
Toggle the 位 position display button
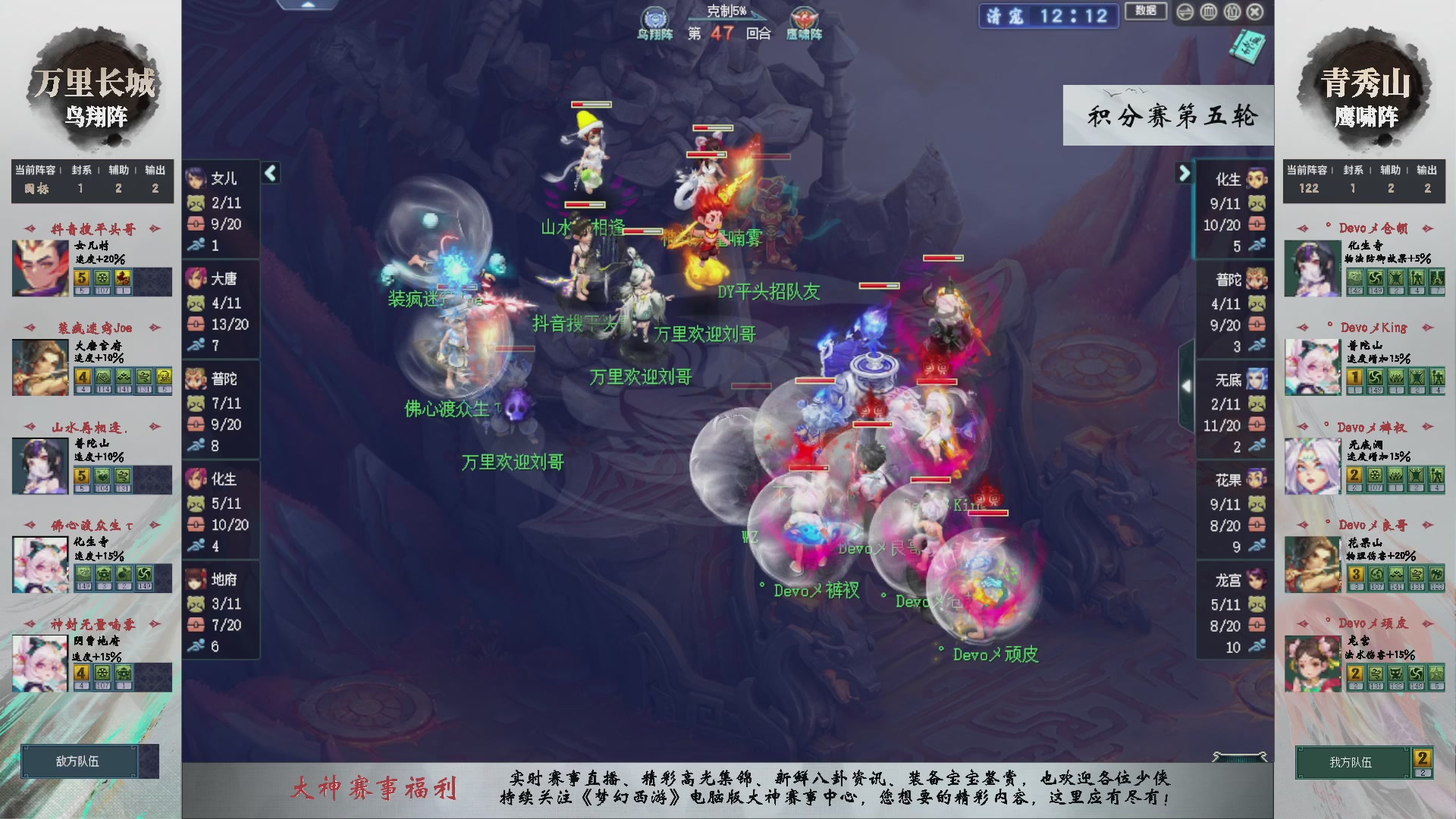[1232, 12]
